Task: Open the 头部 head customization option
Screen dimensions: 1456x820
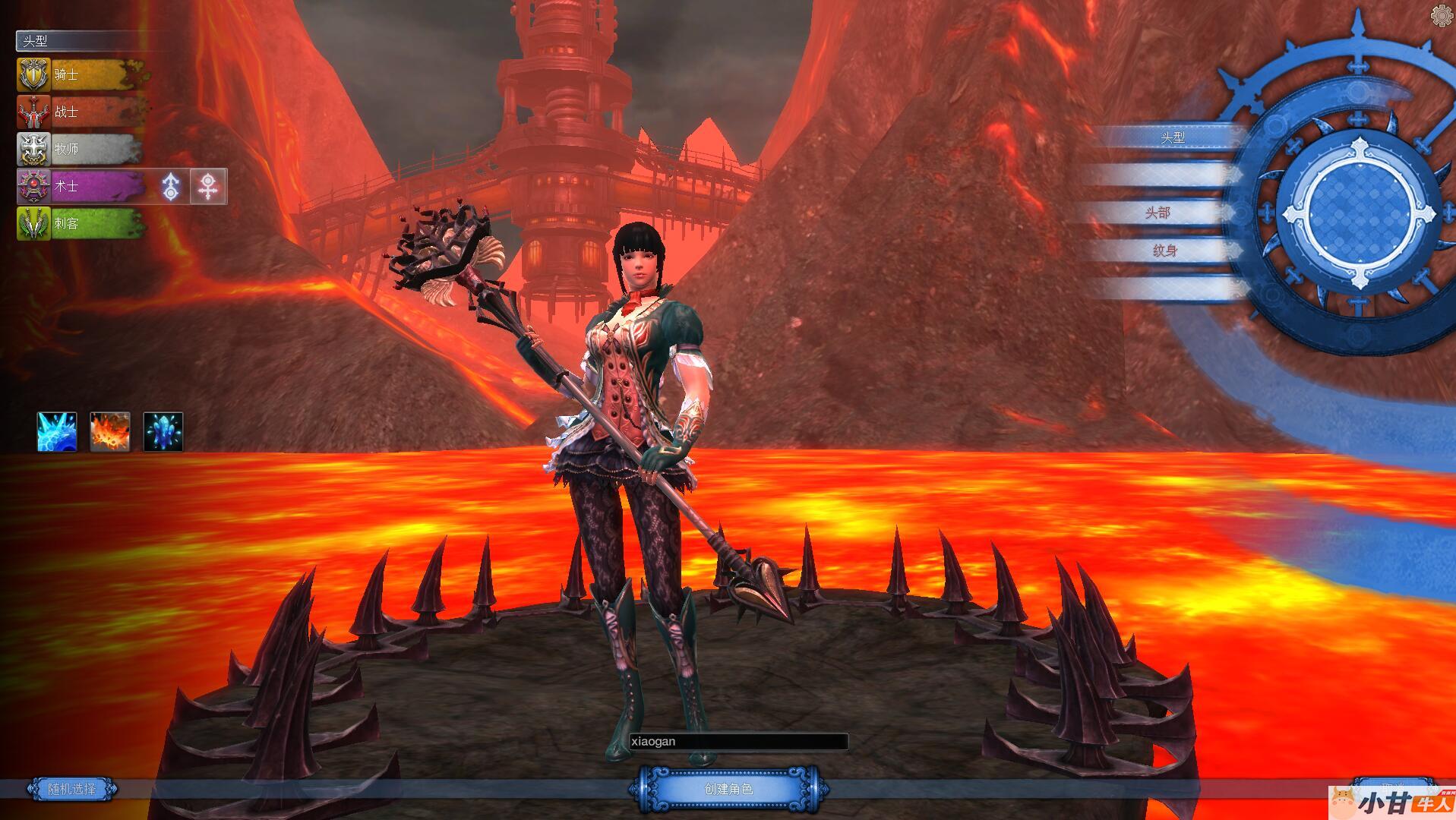Action: click(x=1158, y=213)
